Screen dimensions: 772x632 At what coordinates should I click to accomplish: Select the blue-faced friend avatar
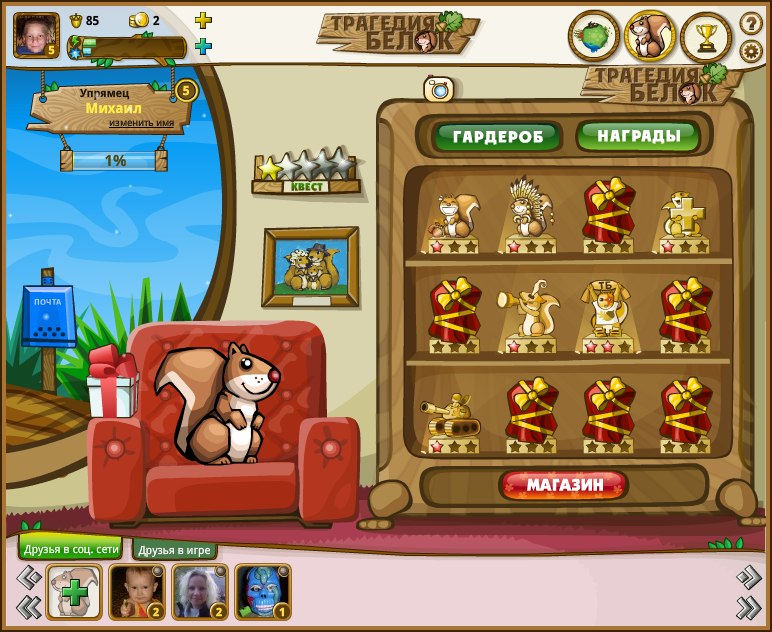coord(262,592)
